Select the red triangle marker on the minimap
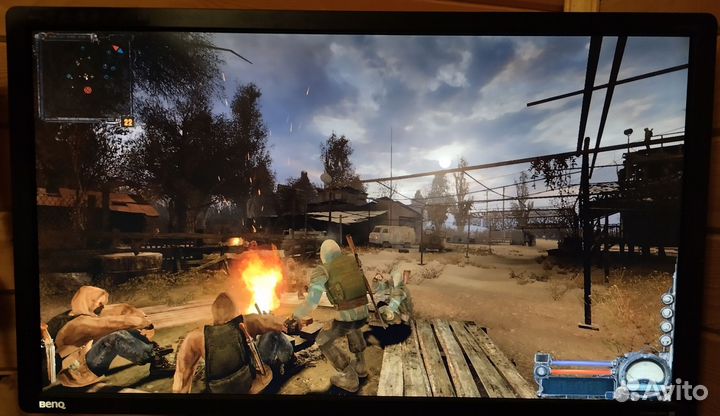Viewport: 720px width, 416px height. [115, 48]
